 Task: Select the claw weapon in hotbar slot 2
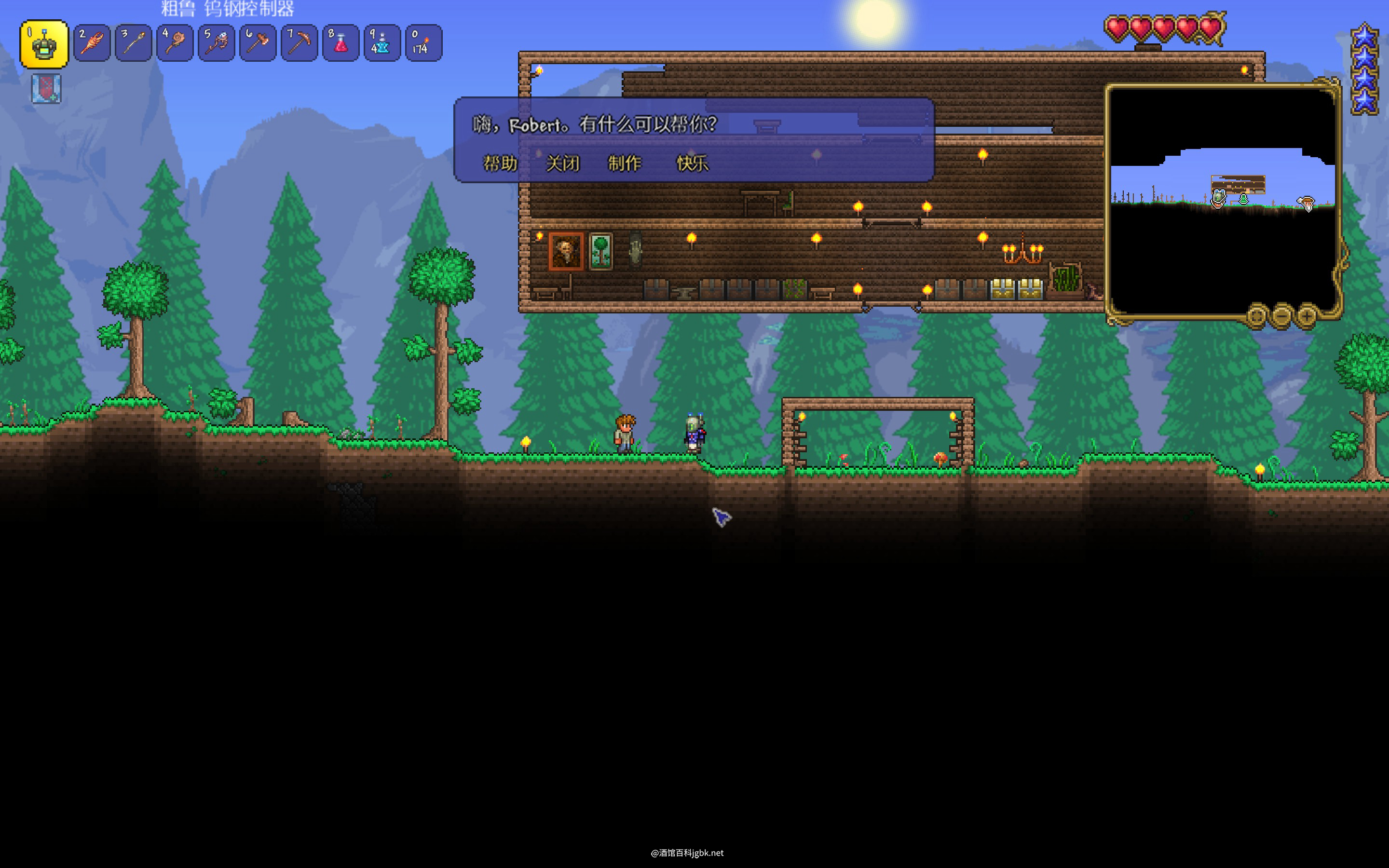pos(92,43)
